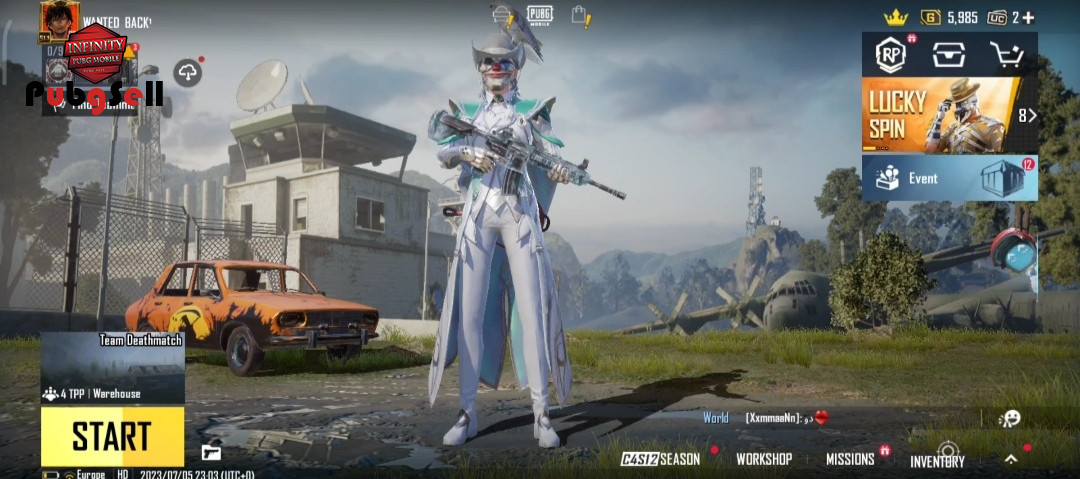Open the Inventory
This screenshot has width=1080, height=479.
937,461
